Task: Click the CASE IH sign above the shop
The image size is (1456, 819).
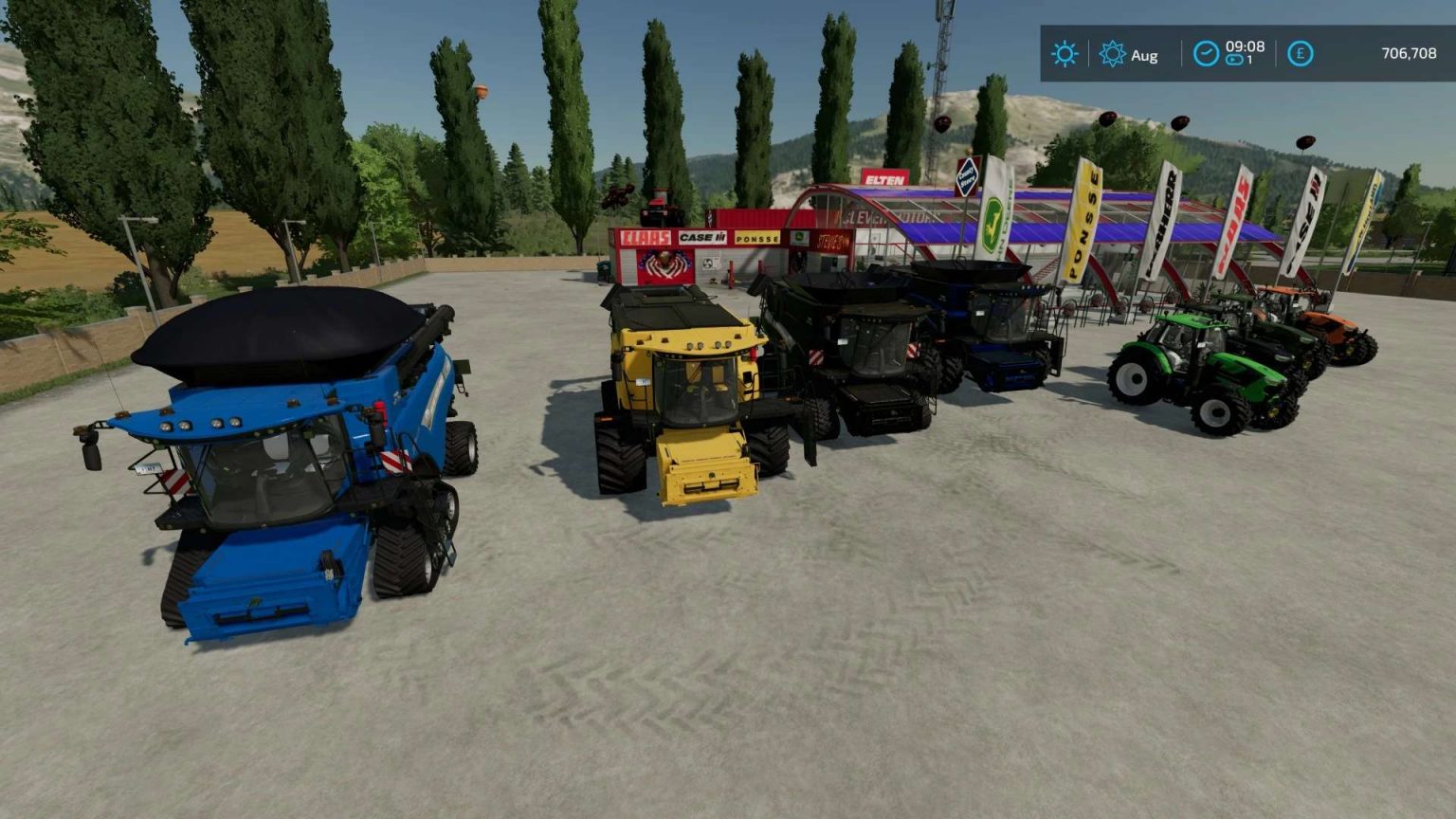Action: tap(701, 237)
